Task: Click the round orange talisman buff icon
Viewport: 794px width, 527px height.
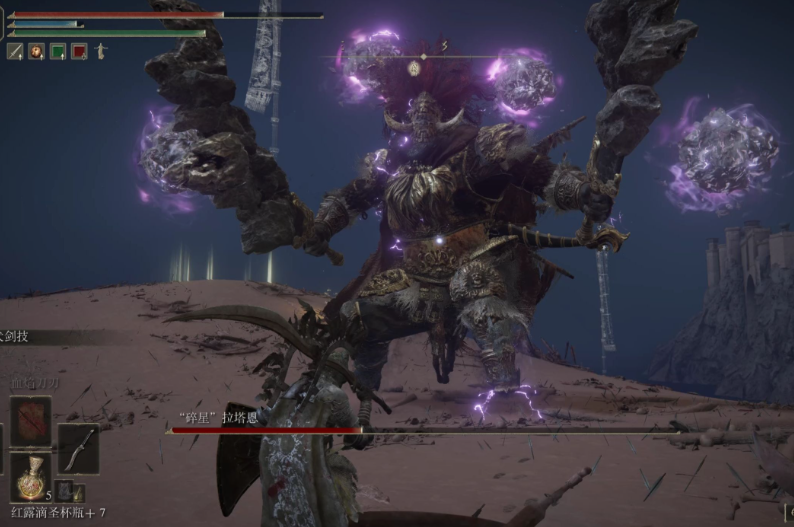Action: click(36, 51)
